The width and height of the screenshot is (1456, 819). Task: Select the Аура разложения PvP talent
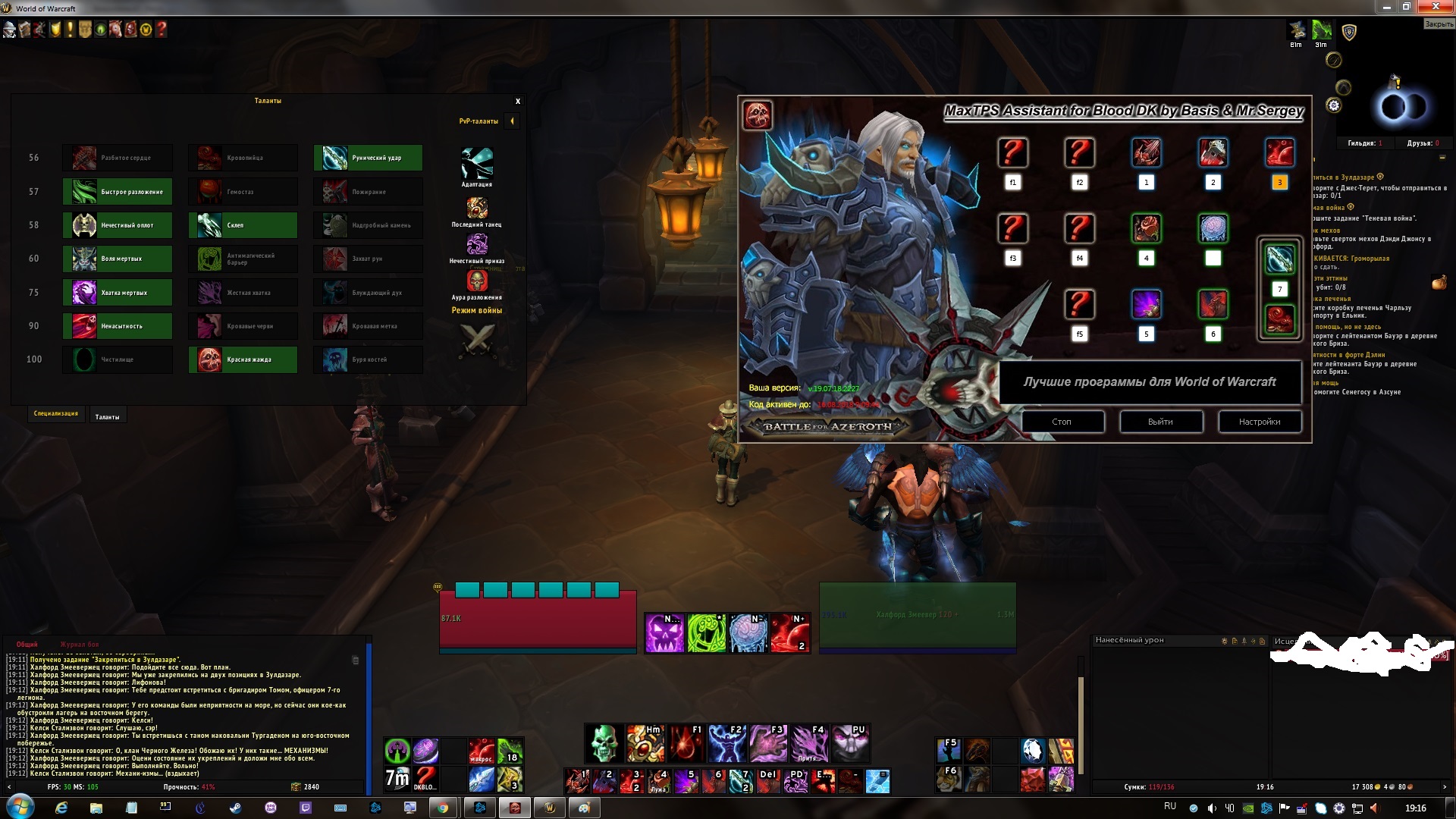coord(477,281)
